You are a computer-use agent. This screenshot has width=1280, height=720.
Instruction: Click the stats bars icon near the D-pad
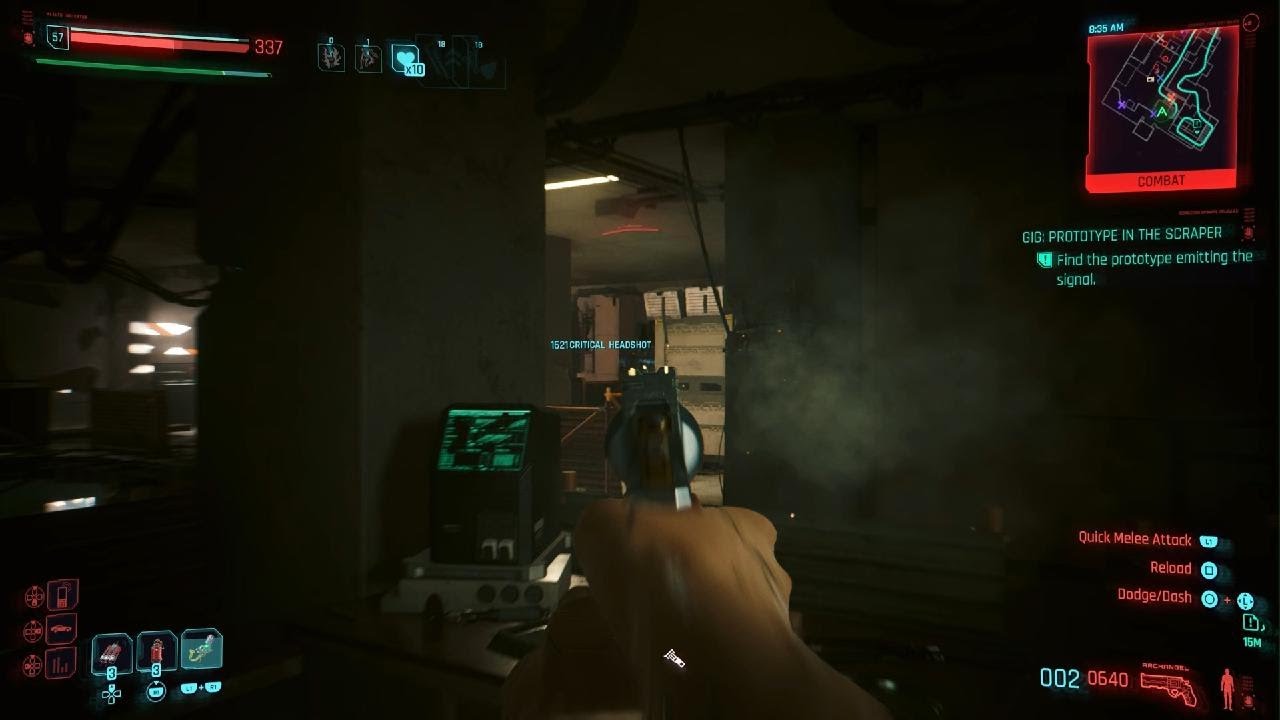[x=60, y=664]
